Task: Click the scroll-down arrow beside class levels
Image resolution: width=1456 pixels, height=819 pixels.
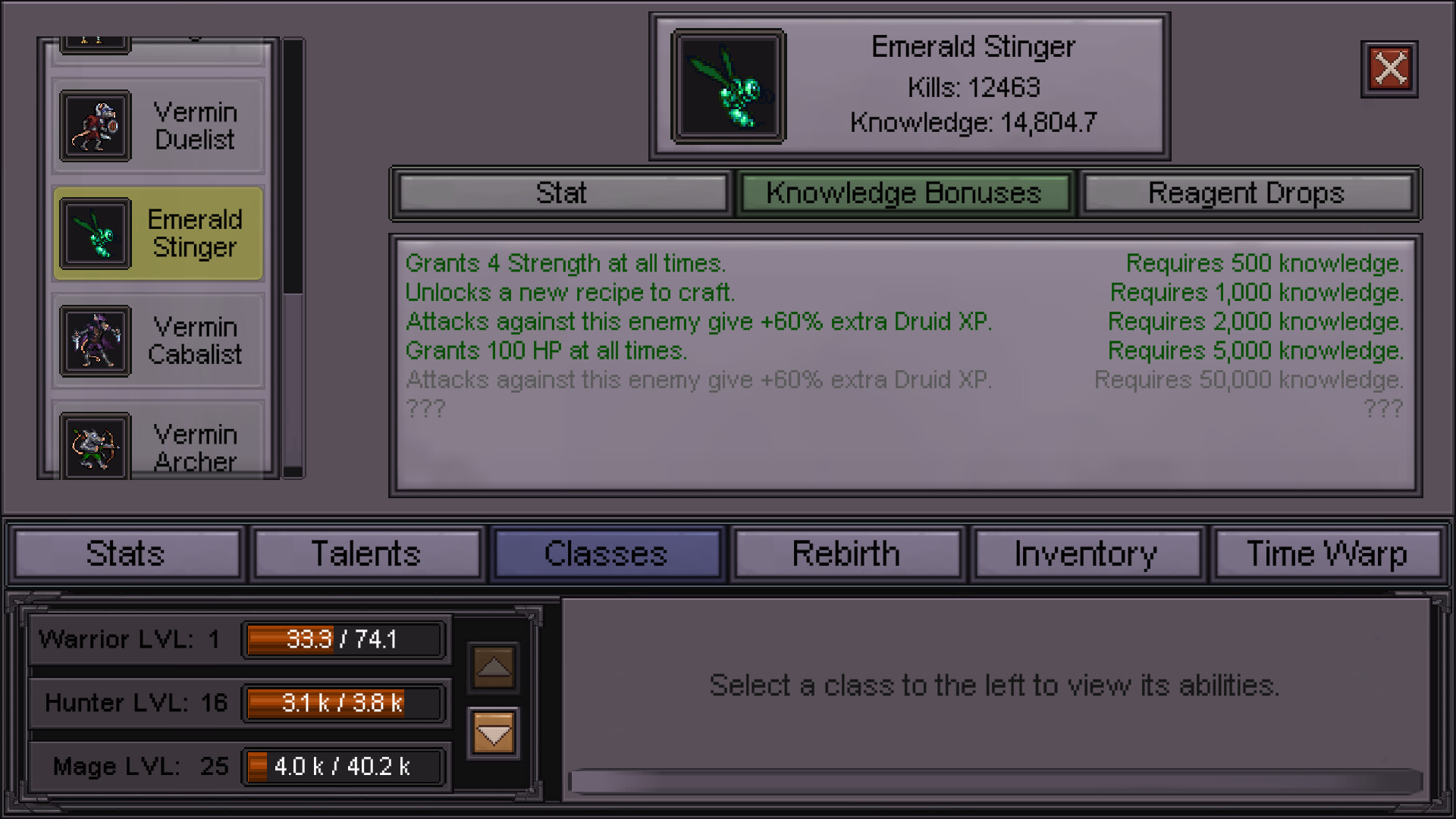Action: click(492, 733)
